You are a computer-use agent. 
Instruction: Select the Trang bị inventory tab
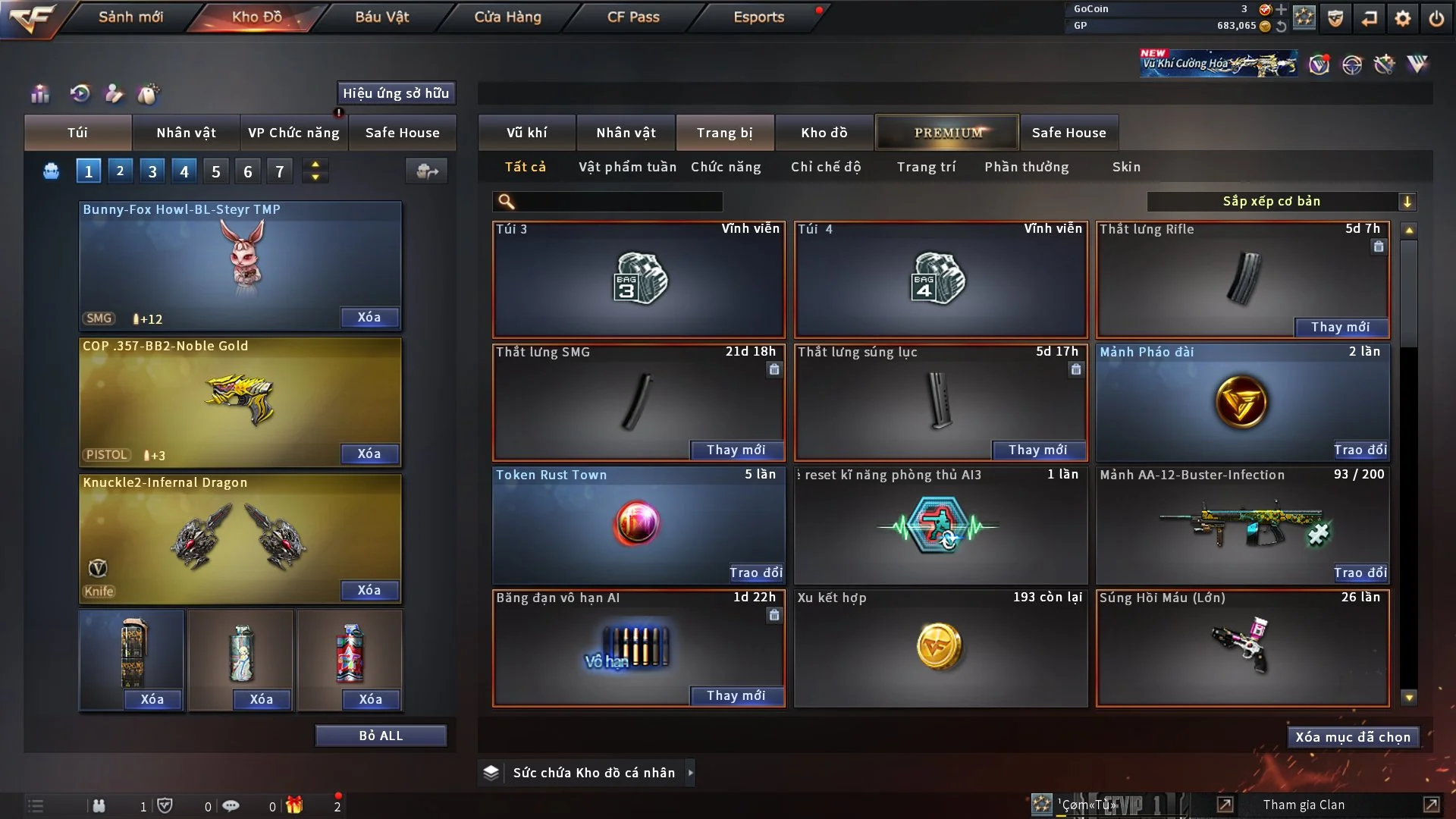point(724,133)
